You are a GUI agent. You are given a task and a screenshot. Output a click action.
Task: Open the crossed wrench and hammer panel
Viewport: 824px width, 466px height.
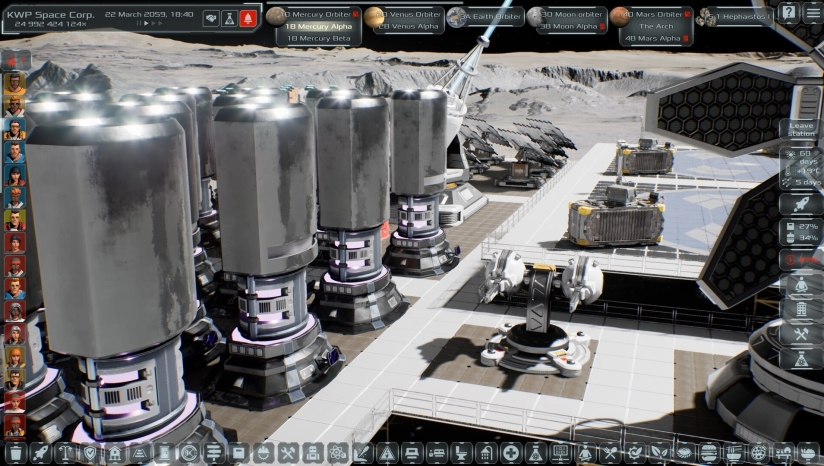click(x=801, y=334)
